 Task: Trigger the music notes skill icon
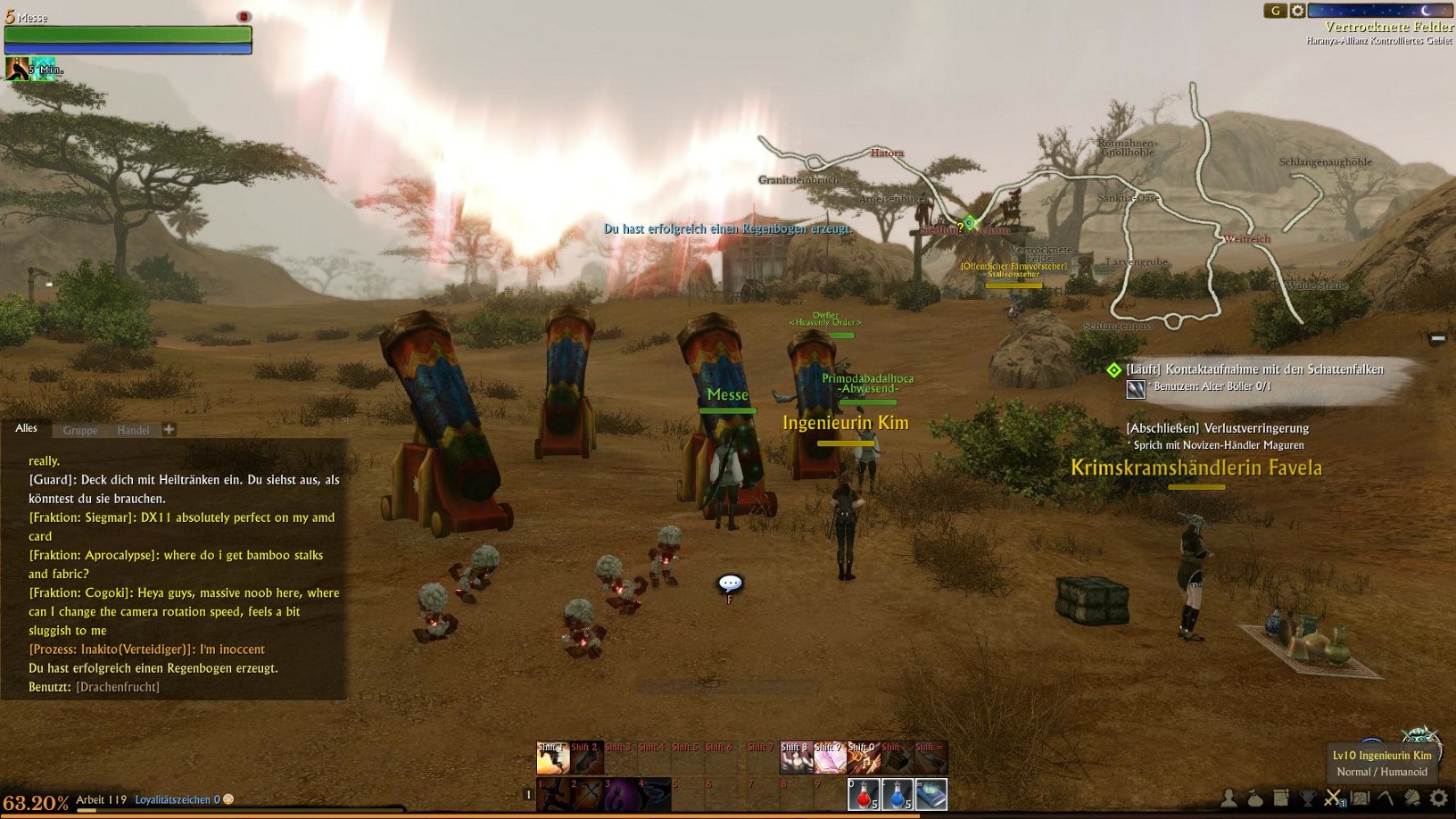863,758
